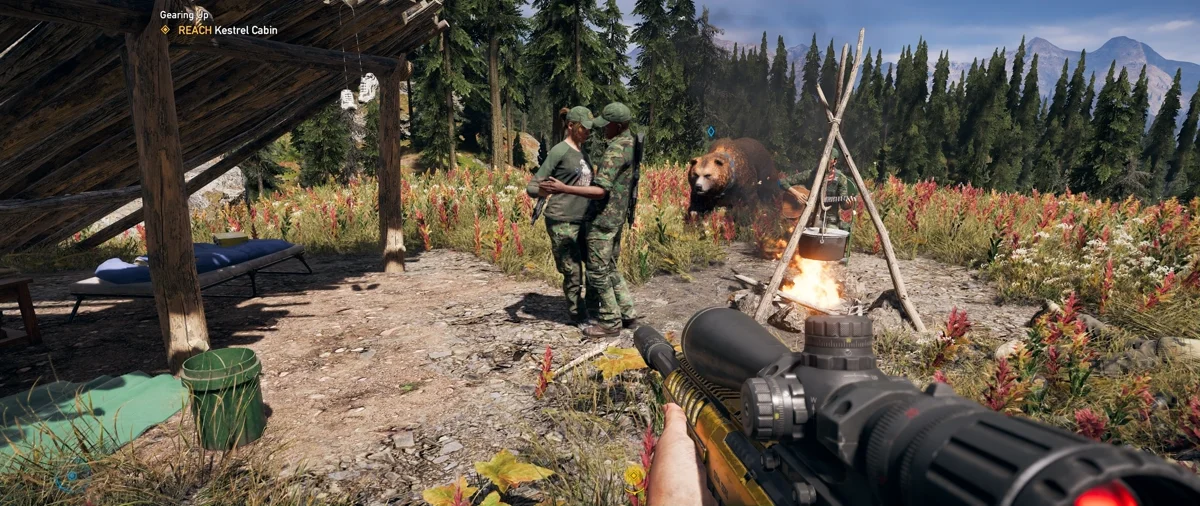The height and width of the screenshot is (506, 1200).
Task: Click the blue diamond waypoint marker
Action: click(711, 131)
